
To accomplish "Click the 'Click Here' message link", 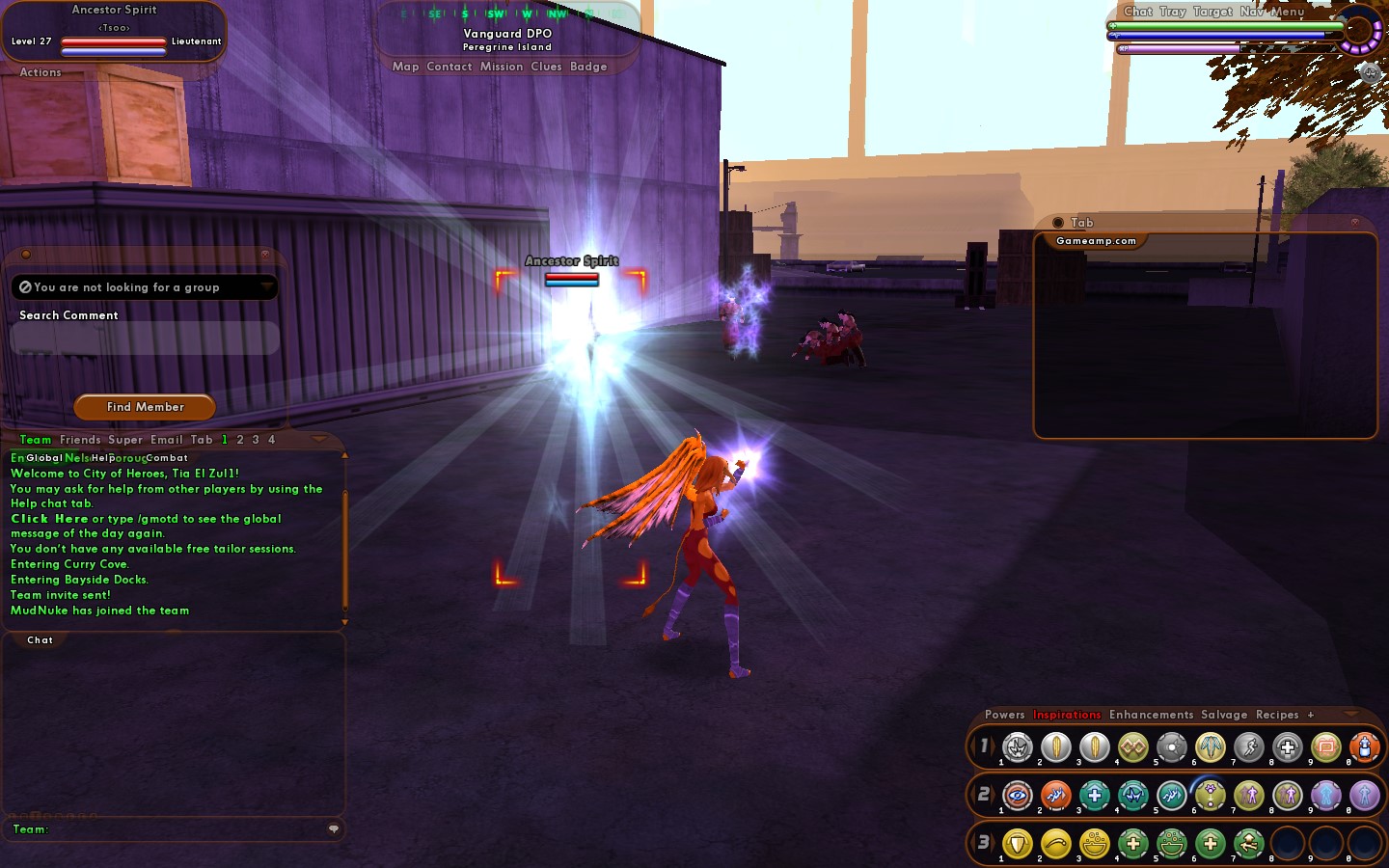I will (49, 519).
